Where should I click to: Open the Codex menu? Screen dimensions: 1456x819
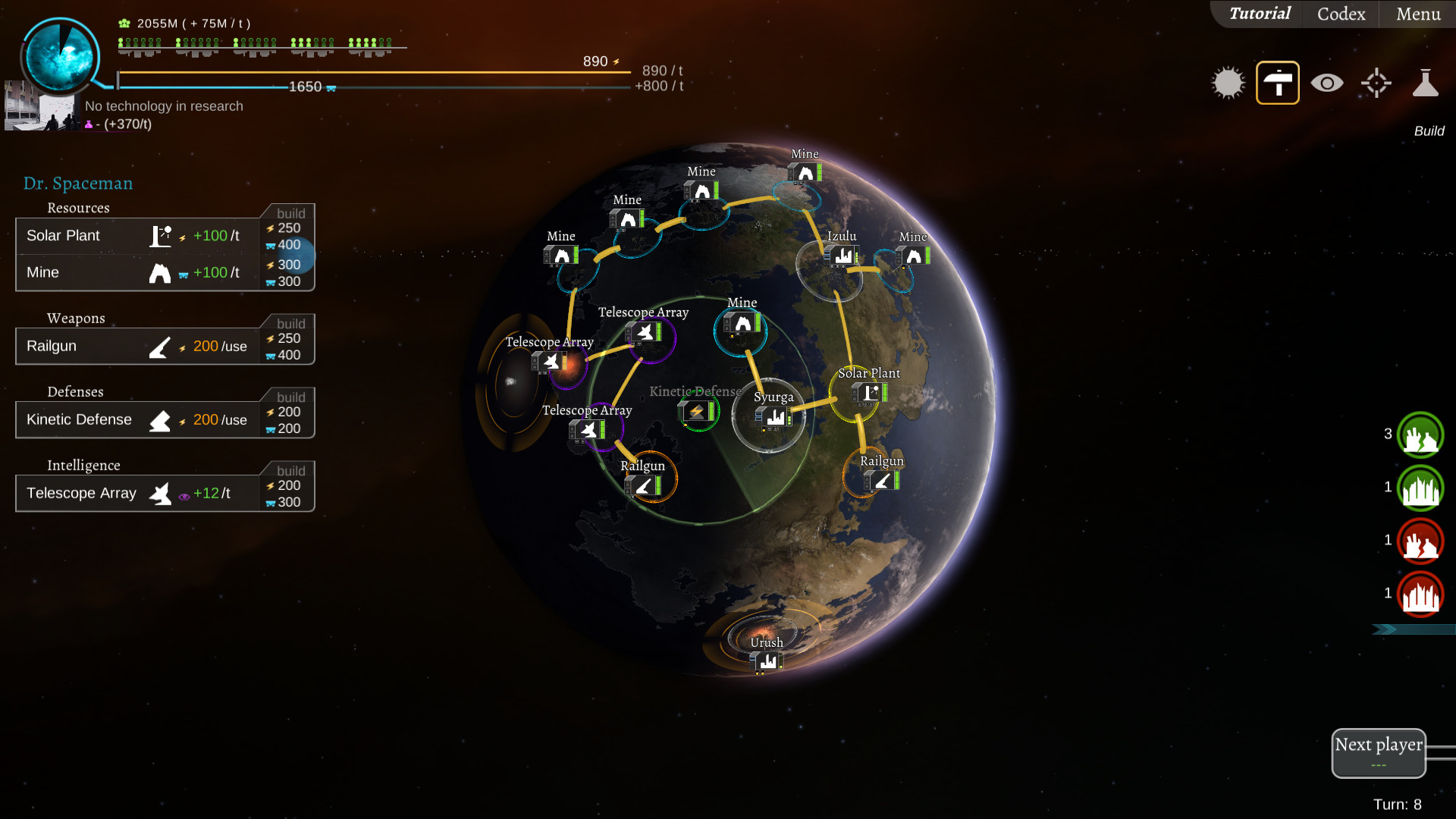[1339, 14]
